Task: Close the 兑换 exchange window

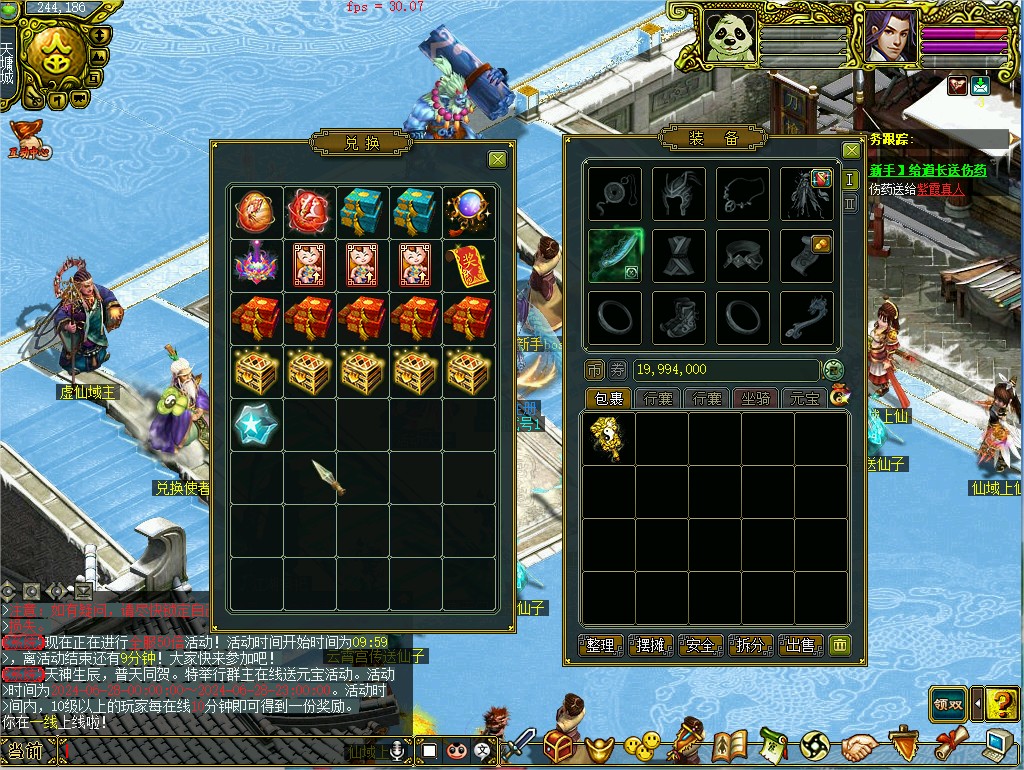Action: click(x=497, y=159)
